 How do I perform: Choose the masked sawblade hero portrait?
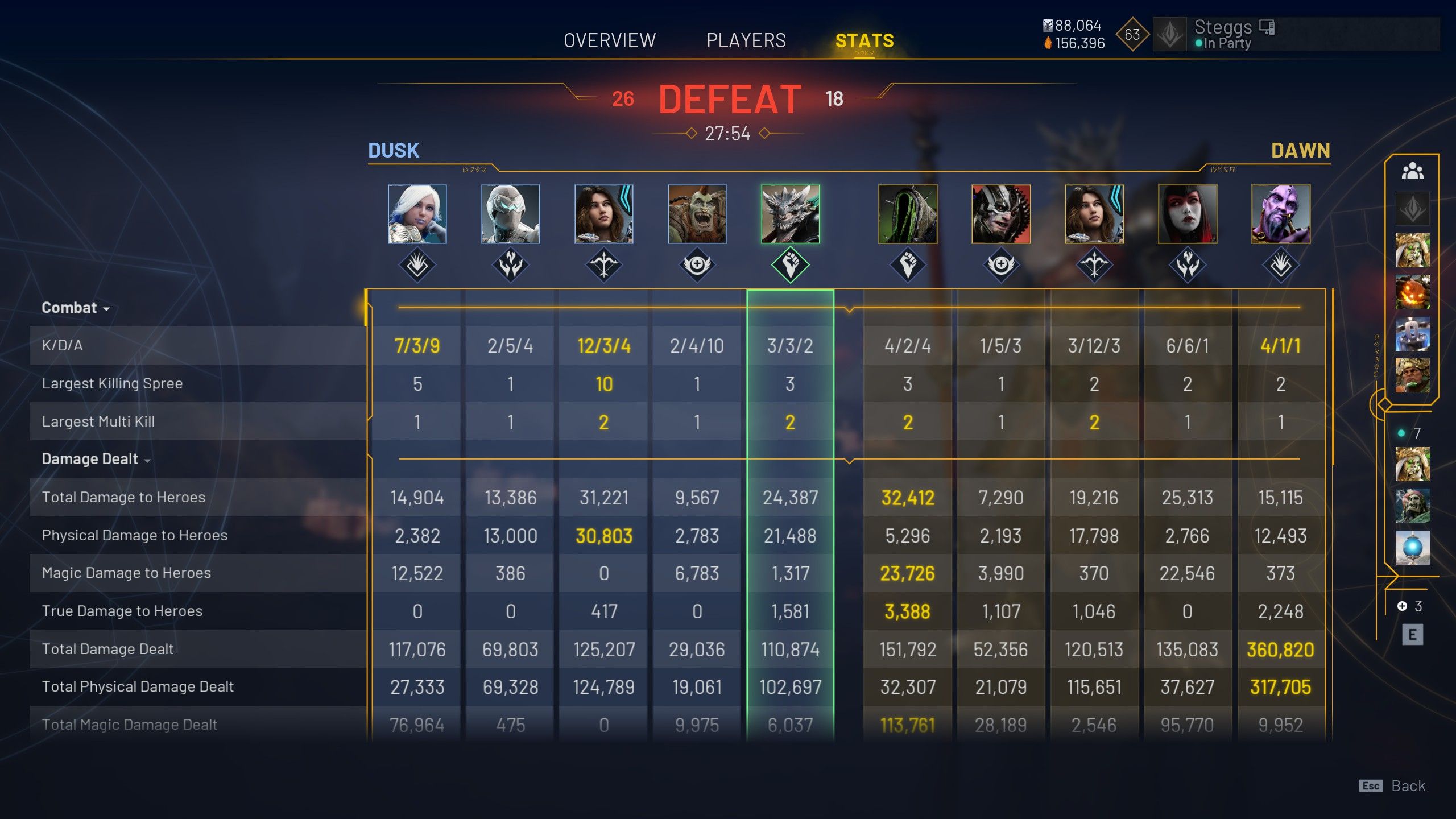tap(1001, 214)
